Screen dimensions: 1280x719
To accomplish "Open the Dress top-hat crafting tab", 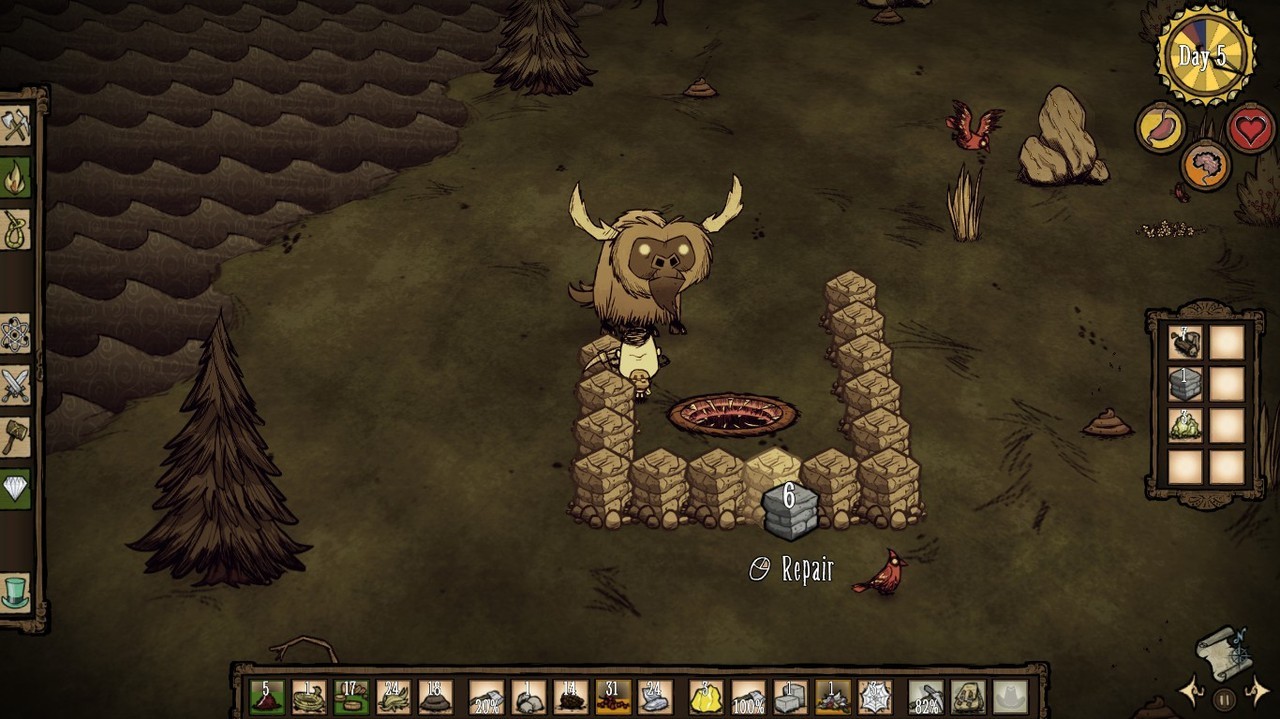I will click(x=16, y=592).
